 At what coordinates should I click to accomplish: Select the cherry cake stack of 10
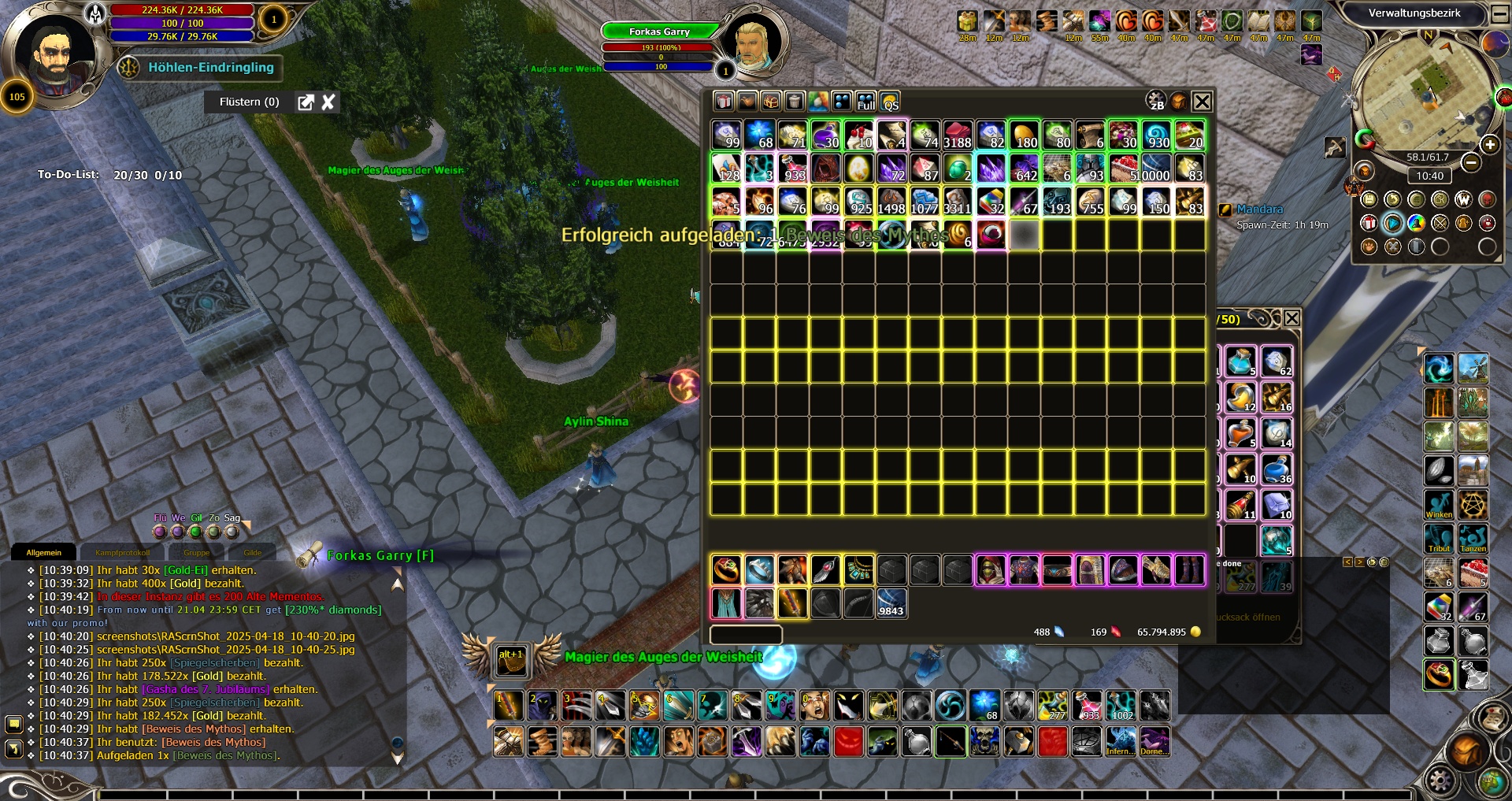858,135
